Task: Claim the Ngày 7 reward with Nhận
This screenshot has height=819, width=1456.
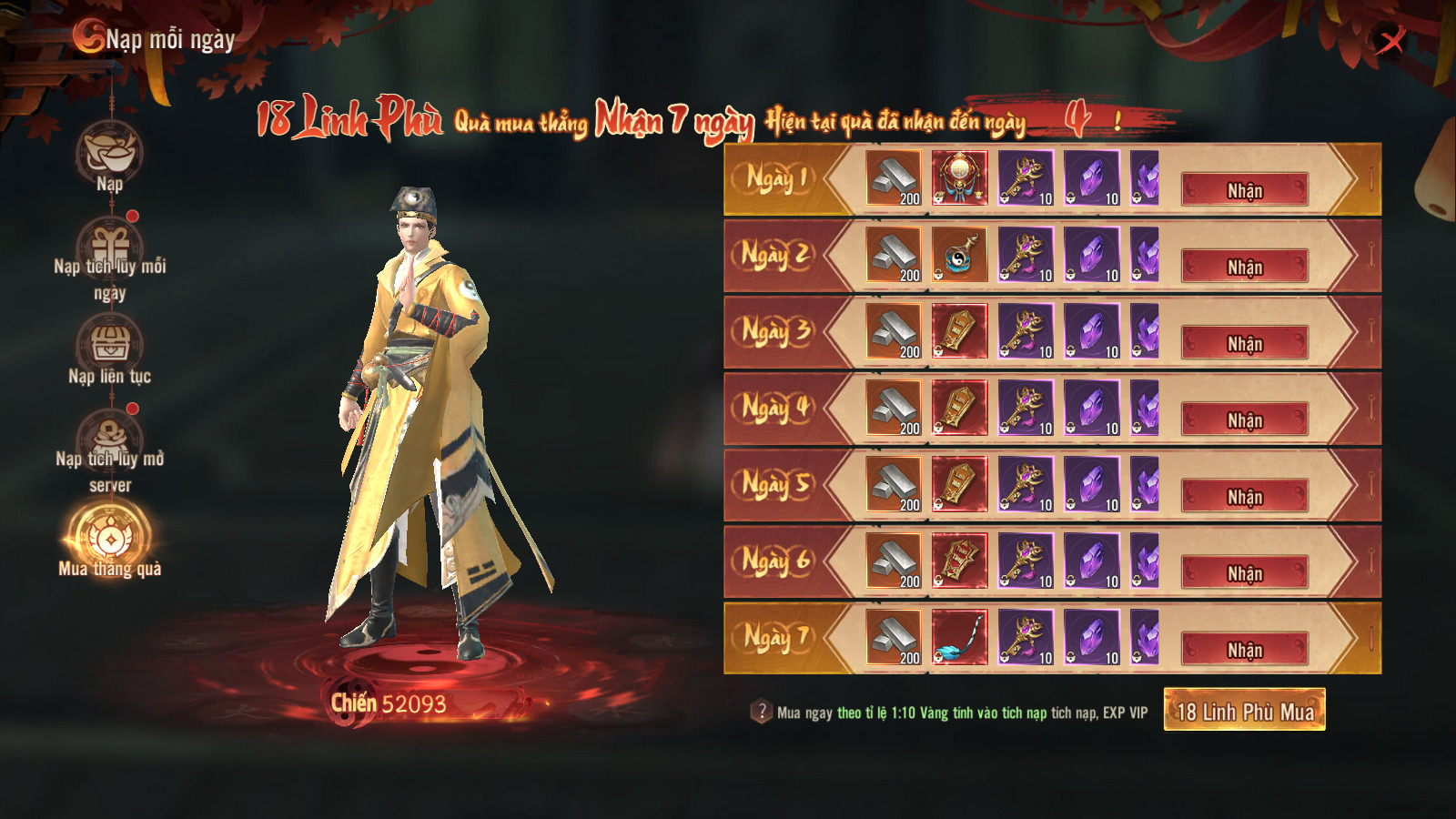Action: [1244, 649]
